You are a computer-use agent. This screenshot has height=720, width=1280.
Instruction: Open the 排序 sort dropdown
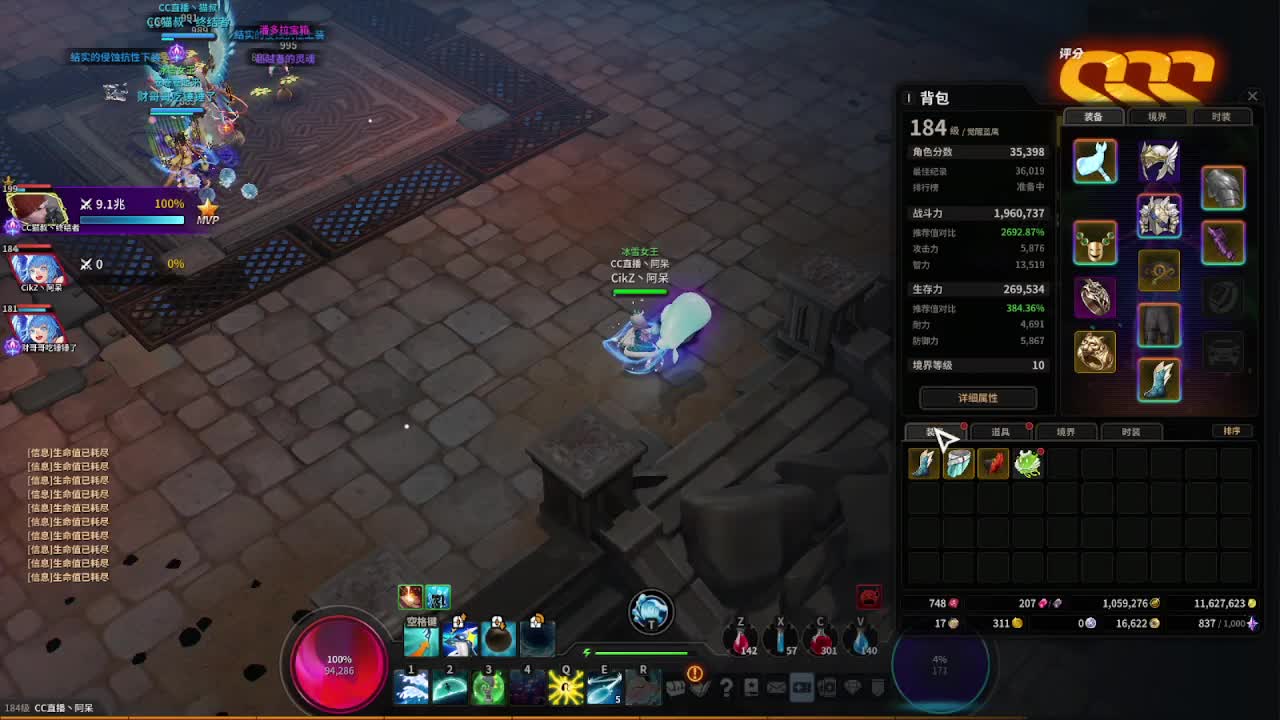click(1232, 431)
